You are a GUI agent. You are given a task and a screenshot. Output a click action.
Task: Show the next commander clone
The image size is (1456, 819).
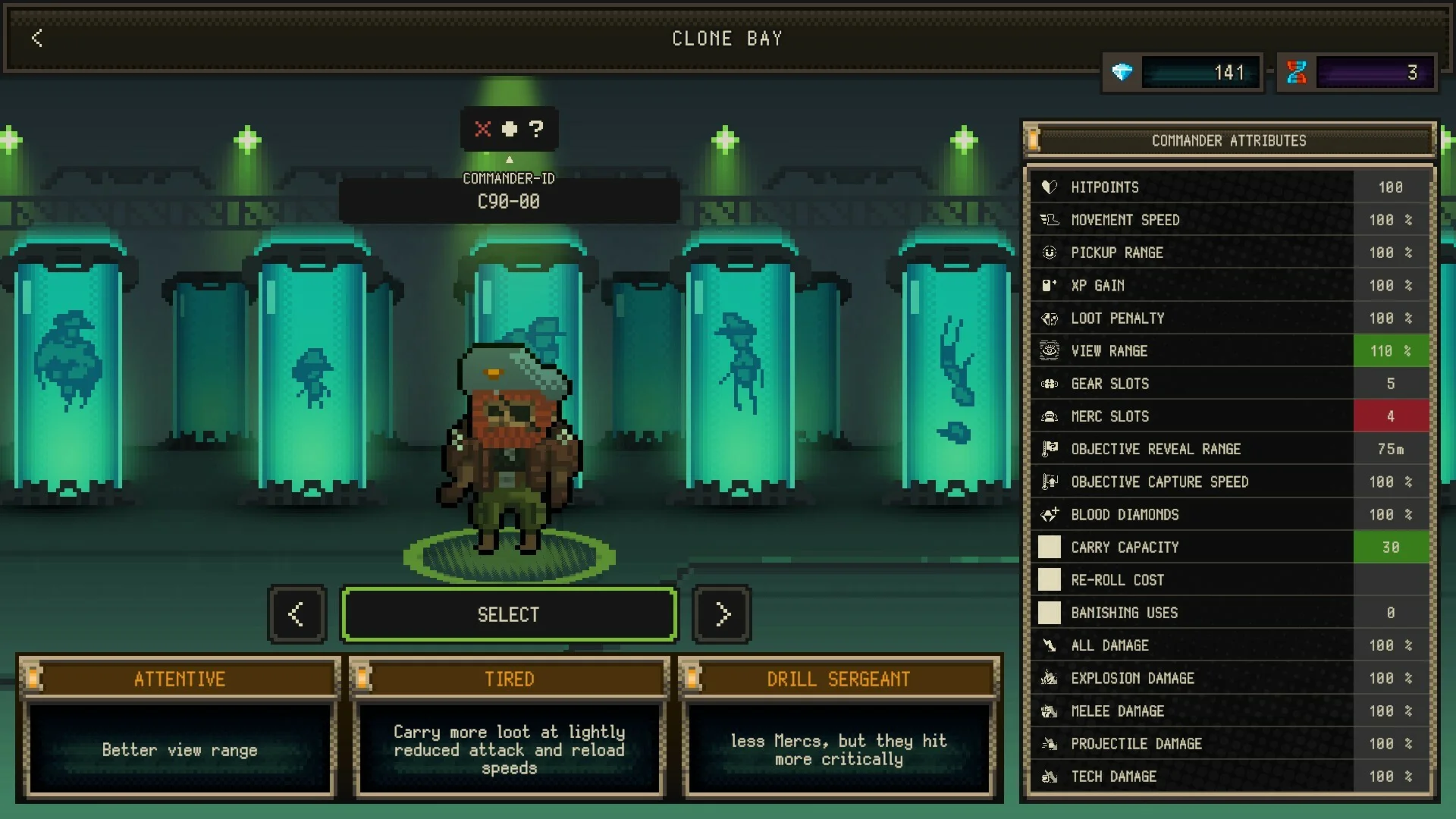[x=722, y=614]
